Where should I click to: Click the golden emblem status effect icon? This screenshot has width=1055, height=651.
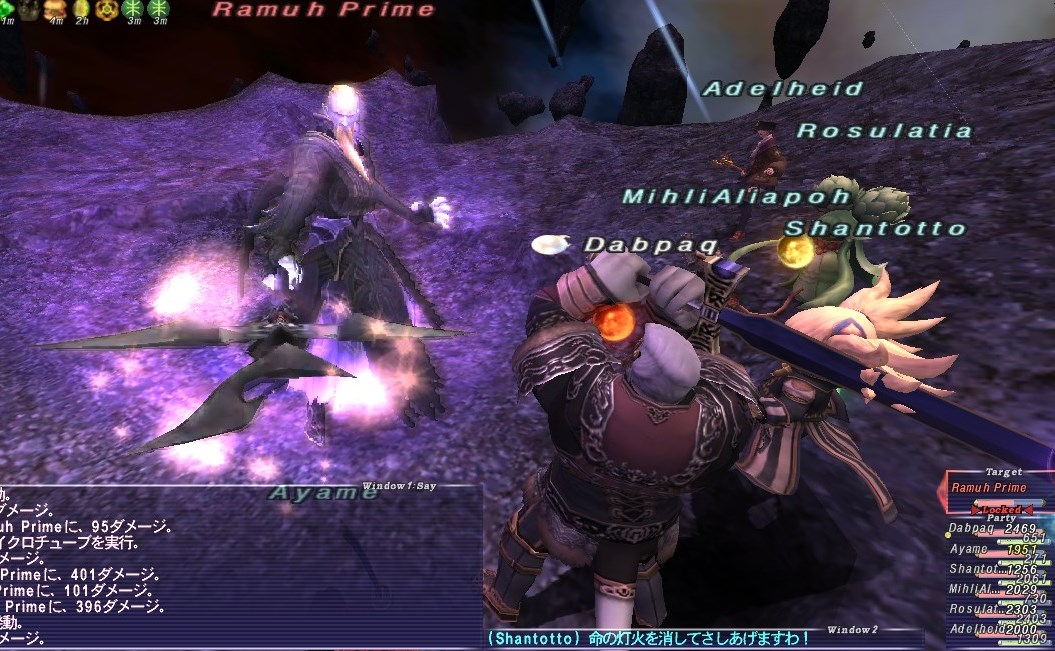coord(108,9)
